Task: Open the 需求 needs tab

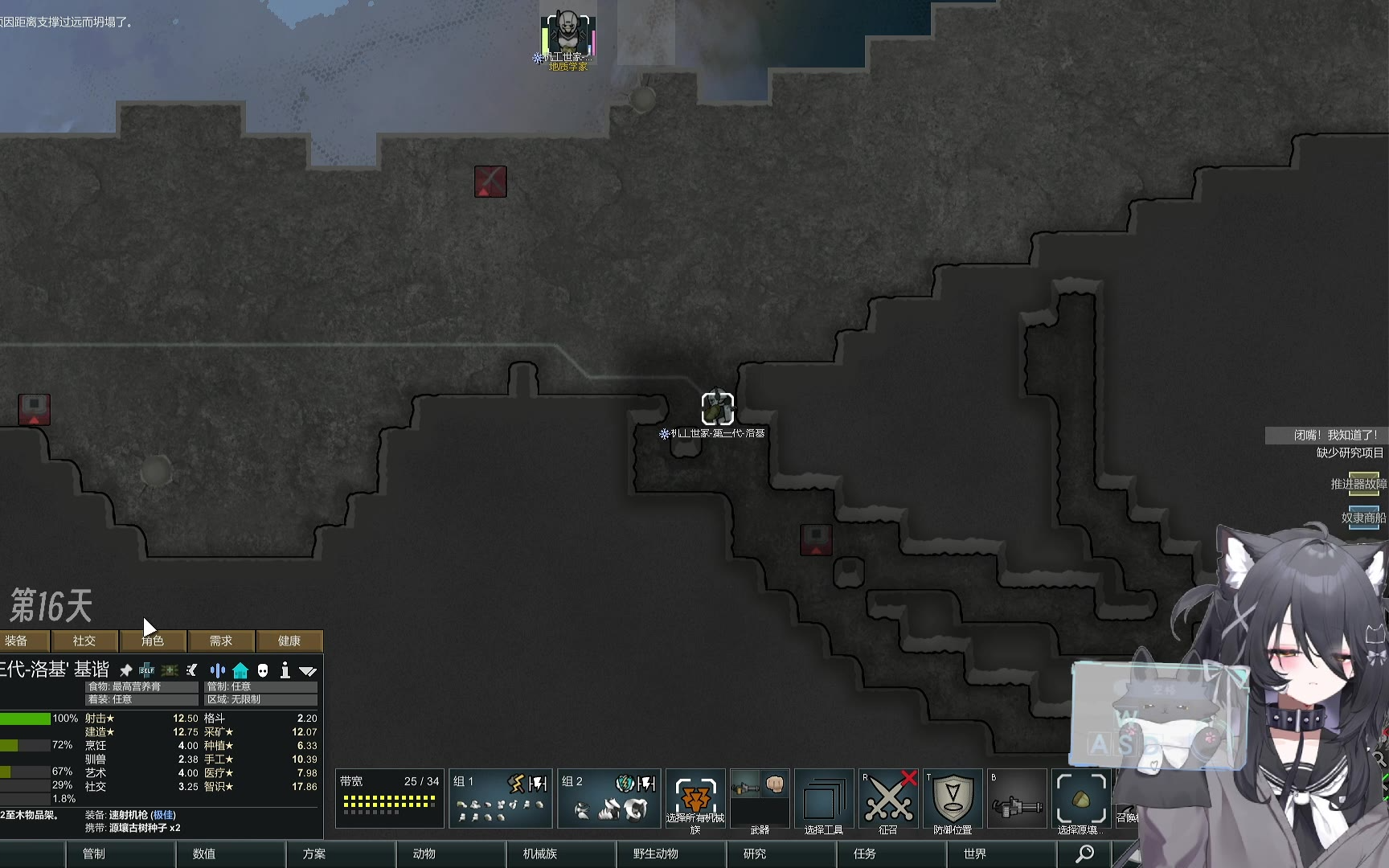Action: (x=221, y=641)
